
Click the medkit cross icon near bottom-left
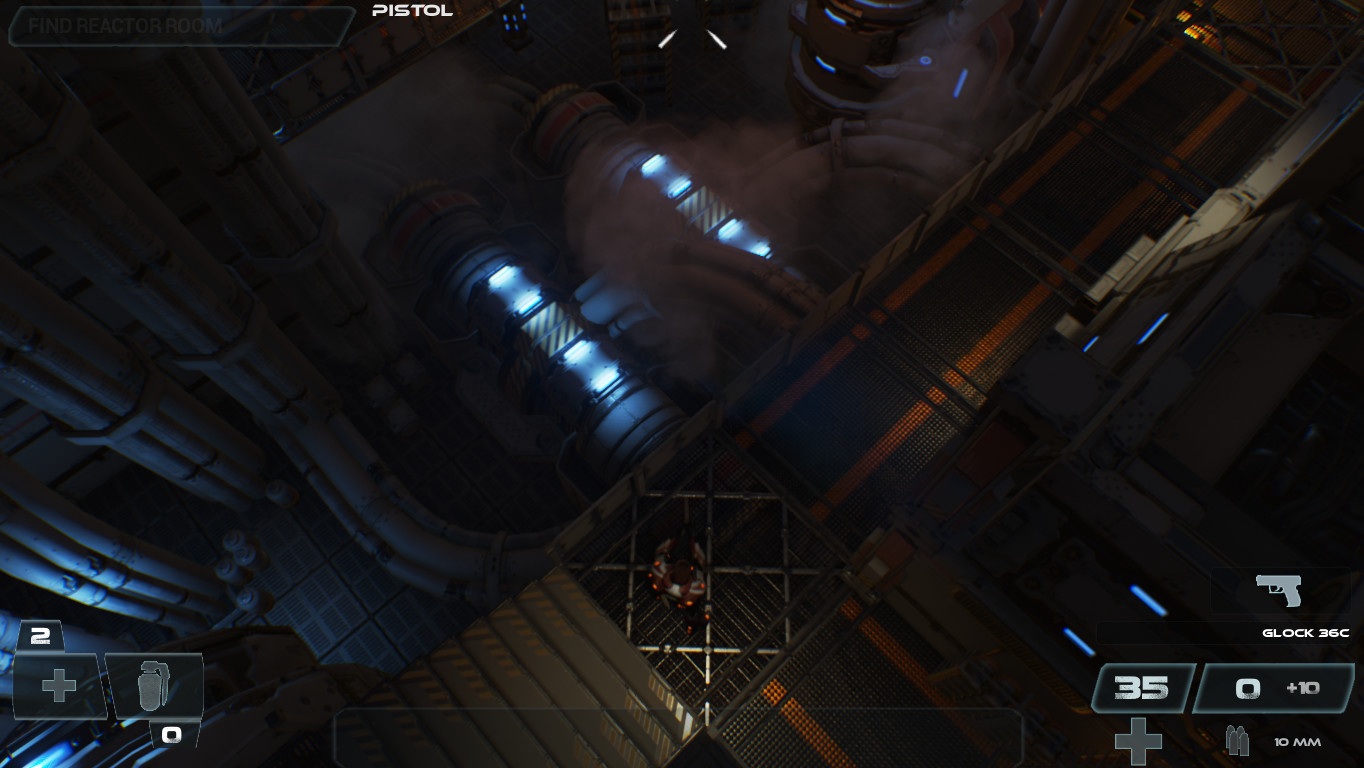point(57,686)
